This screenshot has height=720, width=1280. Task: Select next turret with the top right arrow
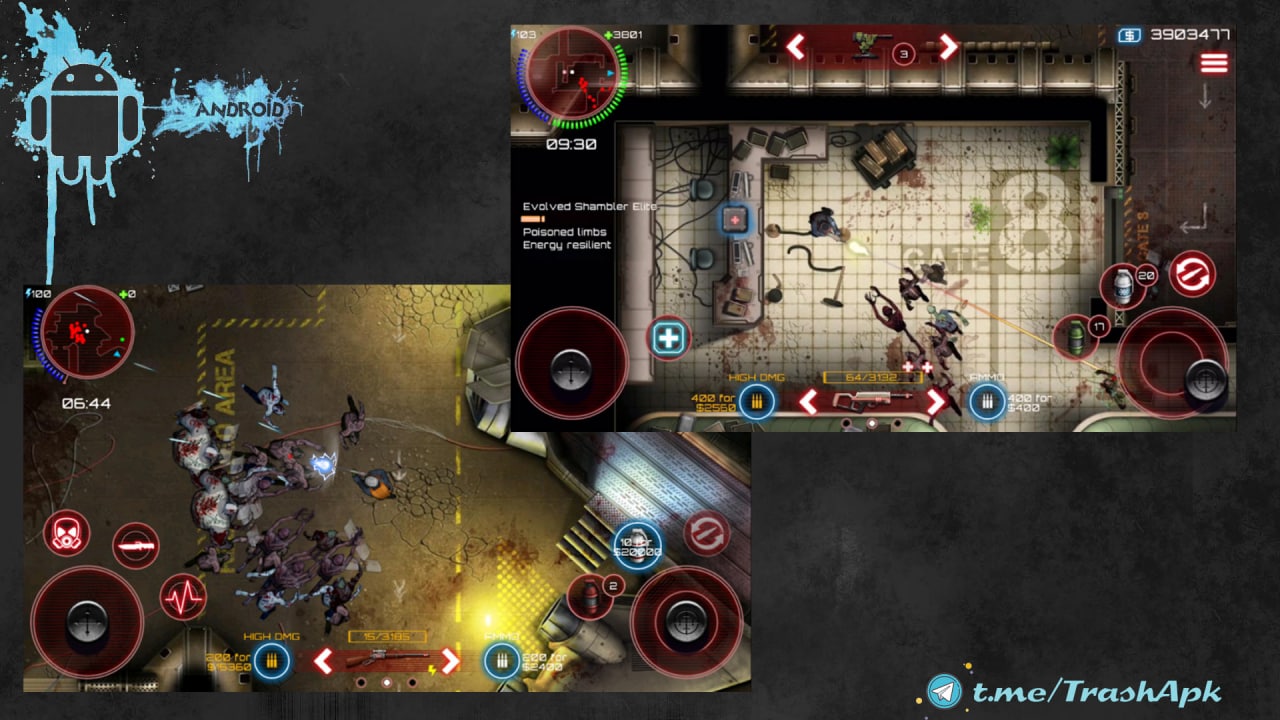pyautogui.click(x=947, y=46)
